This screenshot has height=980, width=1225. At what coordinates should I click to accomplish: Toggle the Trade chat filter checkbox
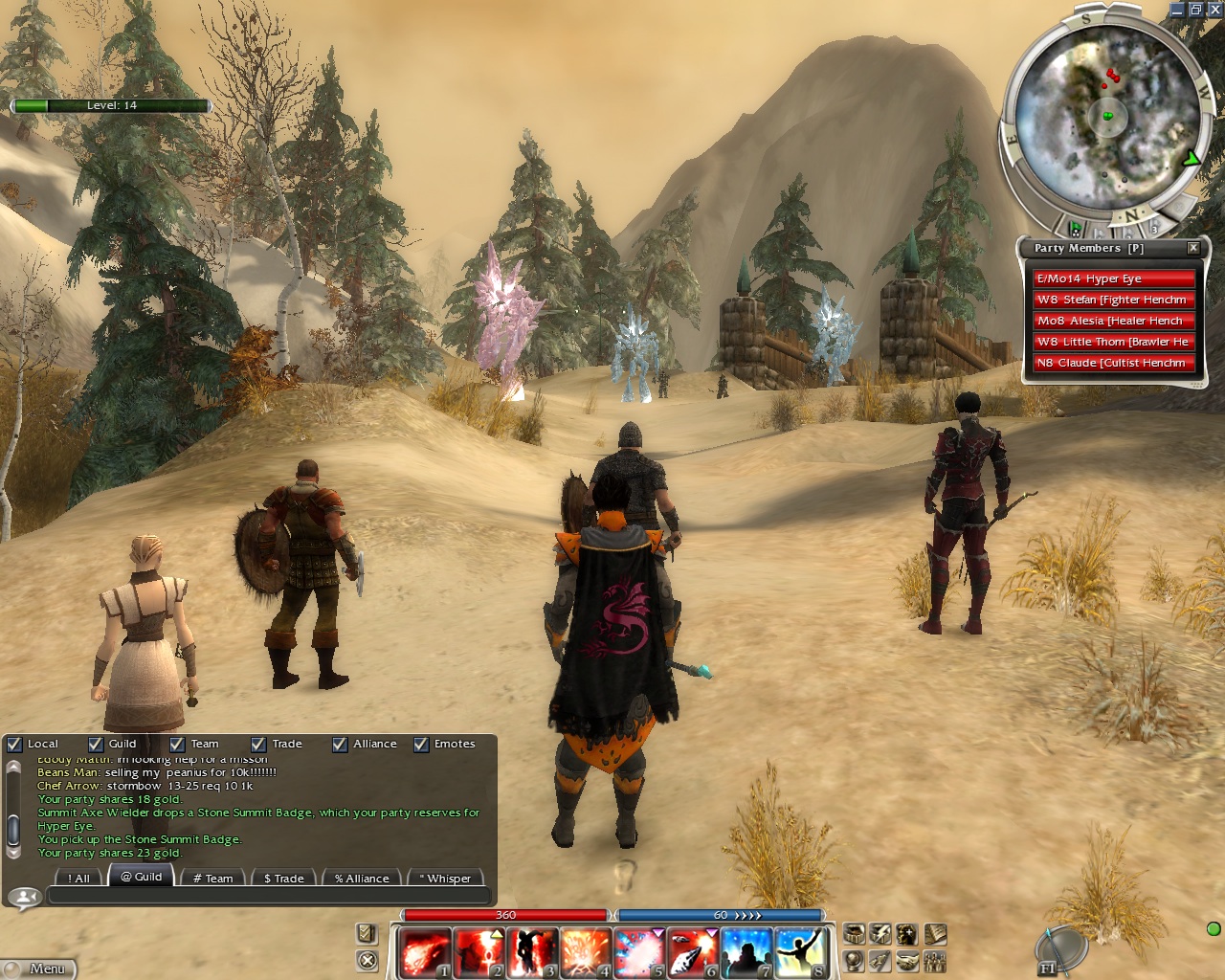(x=258, y=744)
